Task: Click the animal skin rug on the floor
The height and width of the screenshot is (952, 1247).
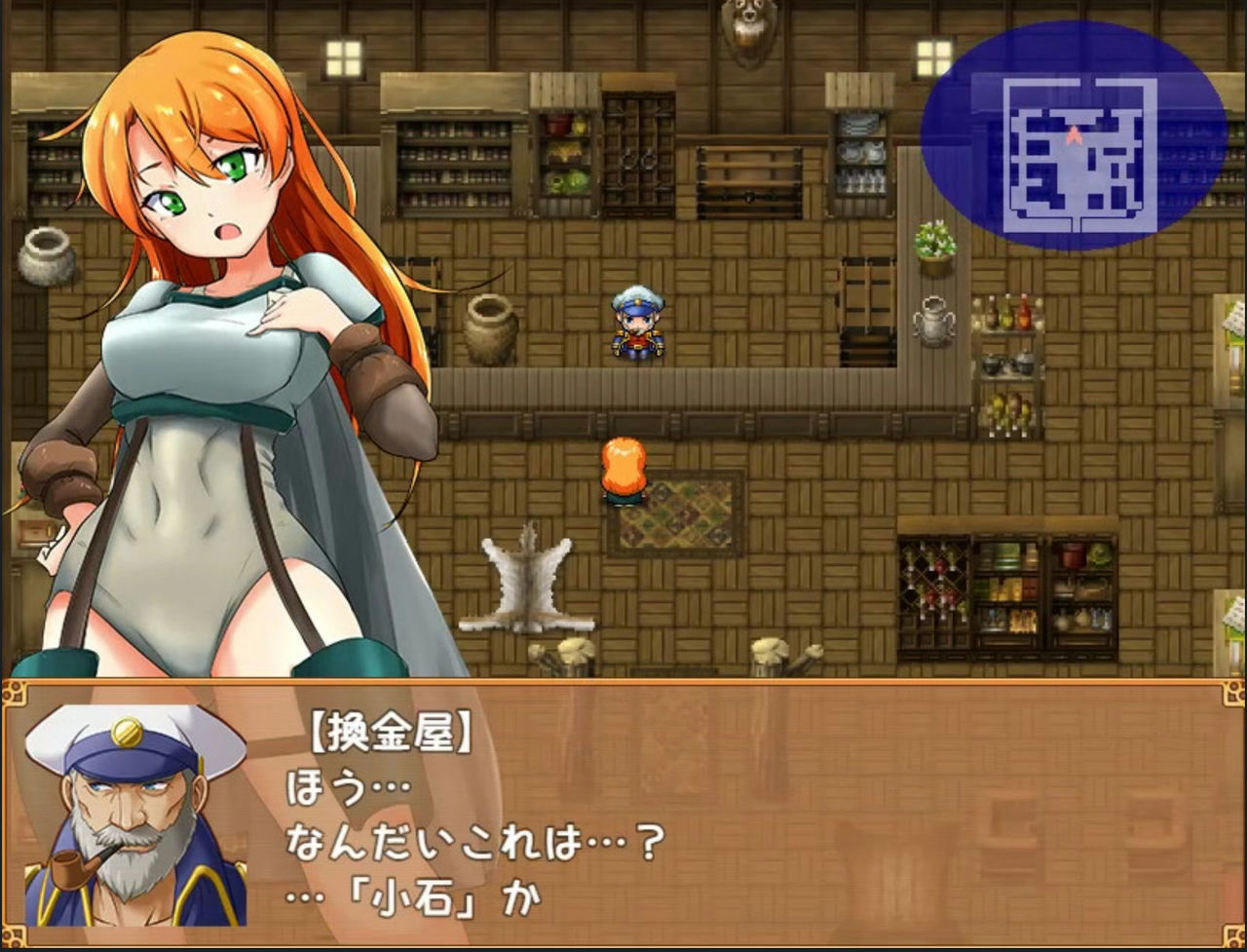Action: click(x=526, y=585)
